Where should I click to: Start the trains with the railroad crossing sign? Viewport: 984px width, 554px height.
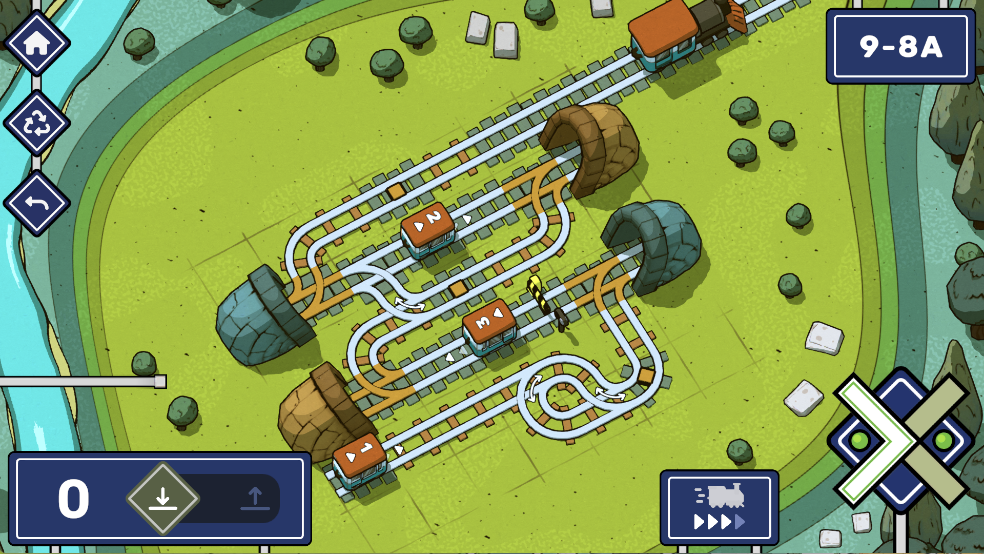902,441
